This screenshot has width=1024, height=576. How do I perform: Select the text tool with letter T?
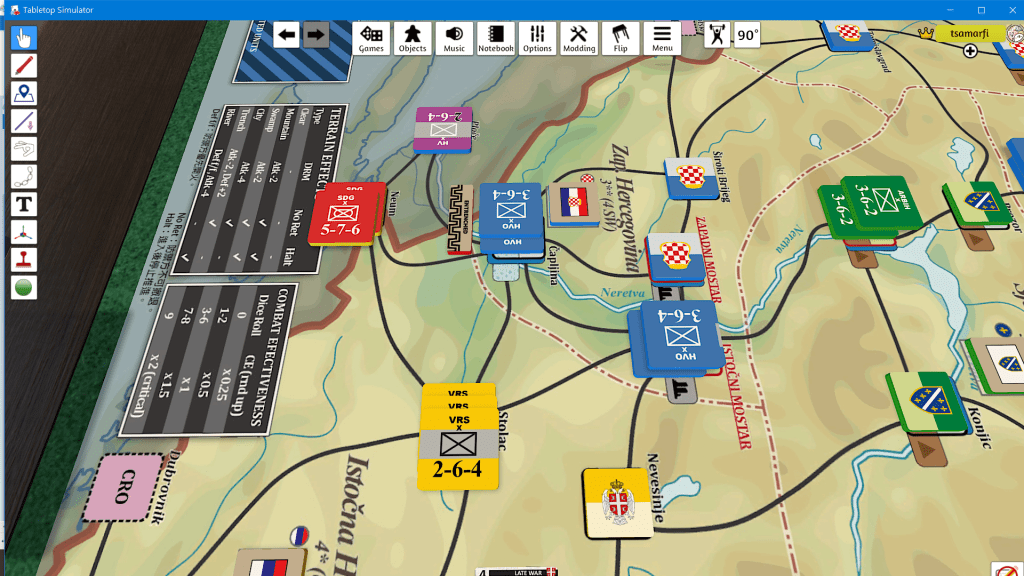(x=24, y=204)
